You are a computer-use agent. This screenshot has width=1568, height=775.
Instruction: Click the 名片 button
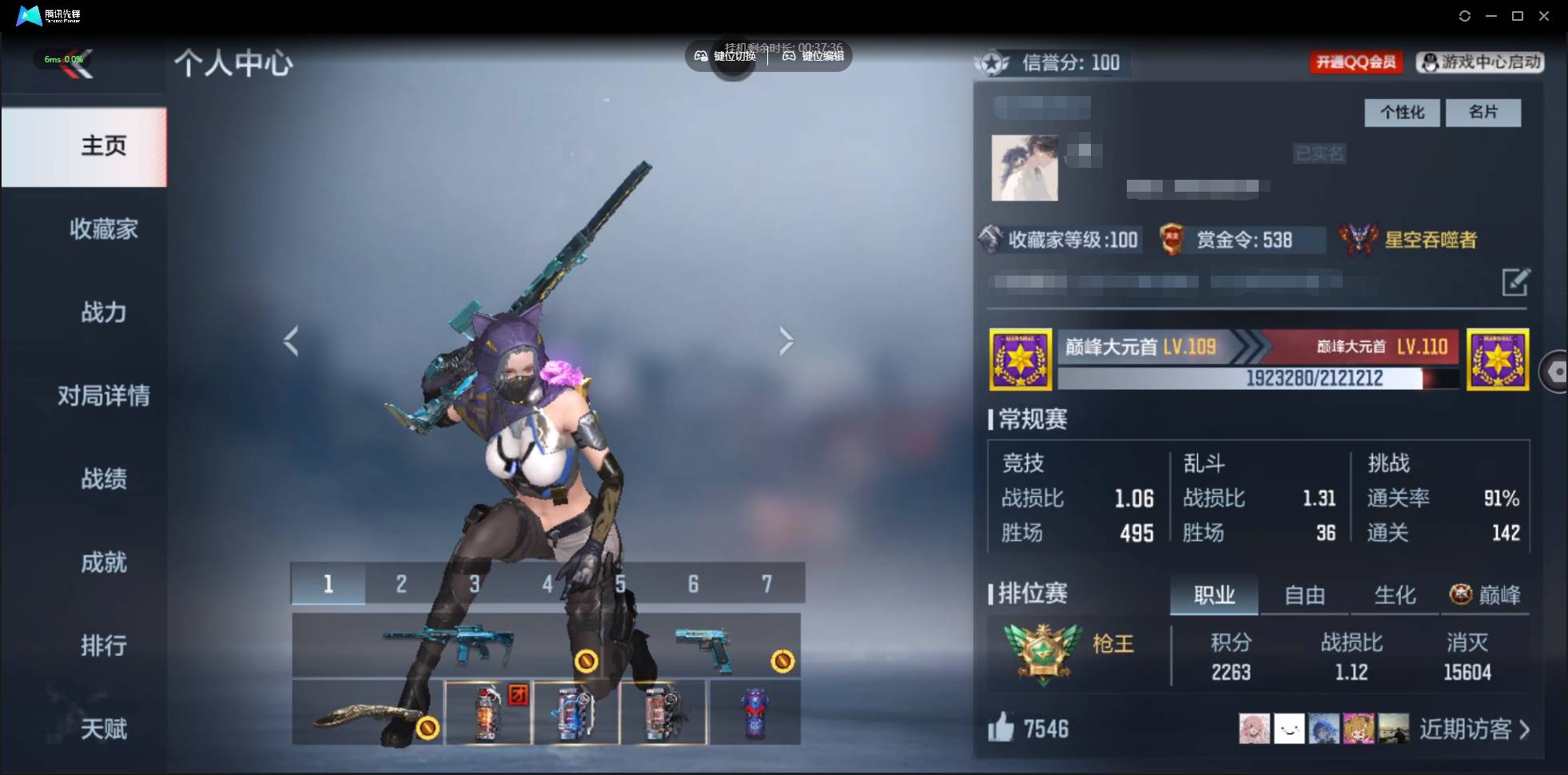click(1483, 113)
